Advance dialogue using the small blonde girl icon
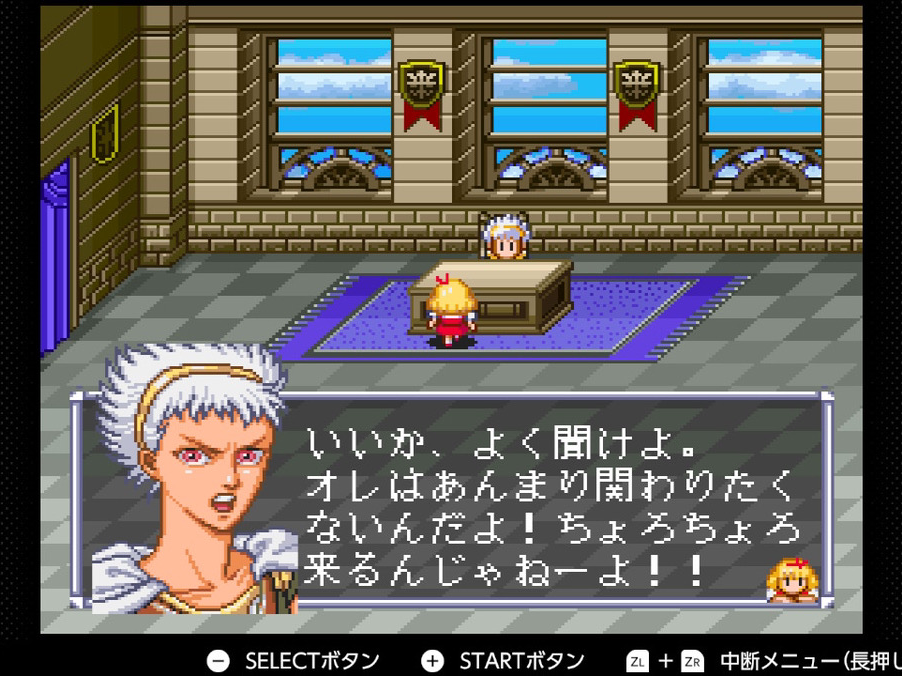This screenshot has width=902, height=676. pyautogui.click(x=791, y=581)
